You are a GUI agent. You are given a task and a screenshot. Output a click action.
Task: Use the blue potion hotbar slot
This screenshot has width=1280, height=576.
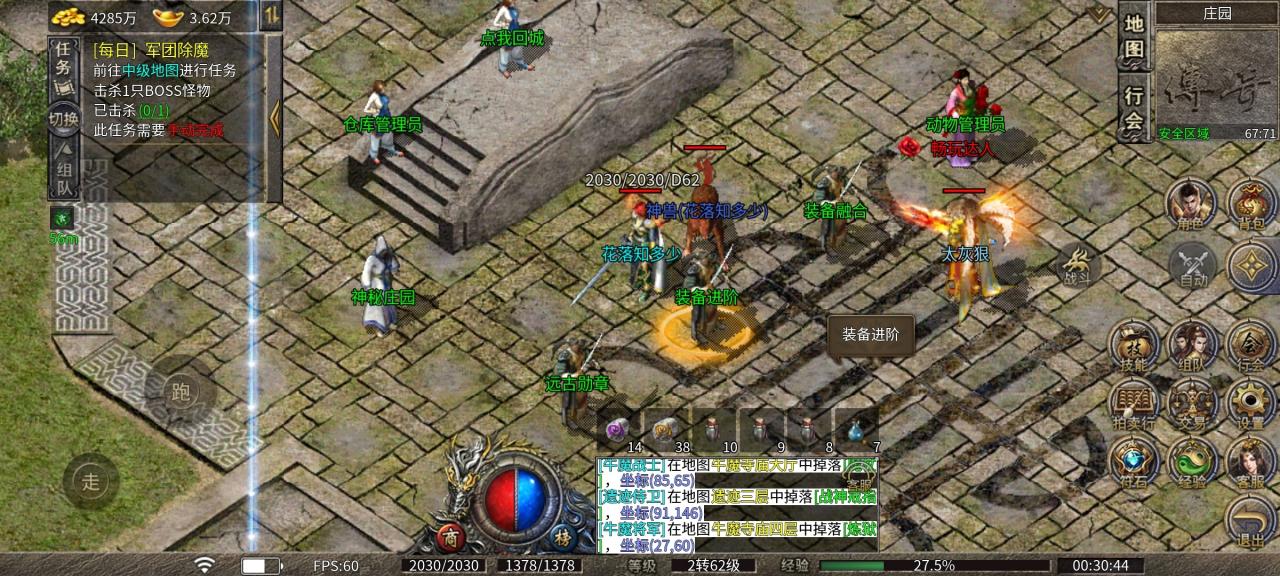click(856, 430)
